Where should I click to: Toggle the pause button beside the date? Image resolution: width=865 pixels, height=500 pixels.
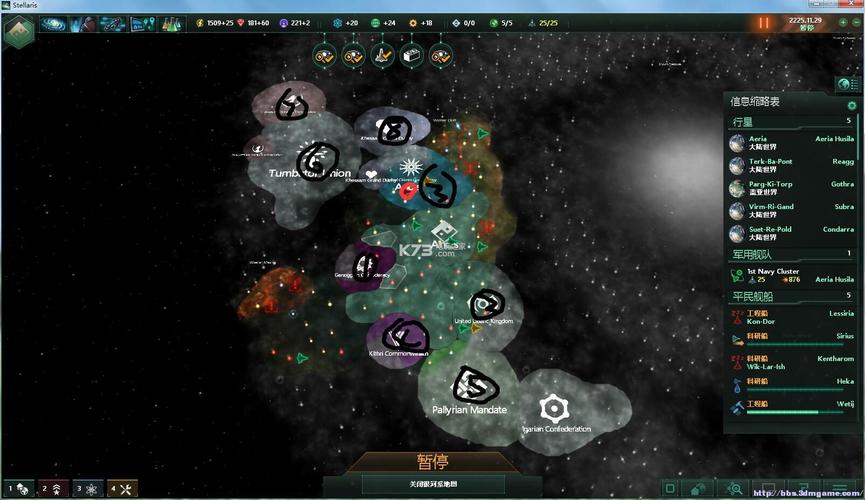click(x=765, y=23)
